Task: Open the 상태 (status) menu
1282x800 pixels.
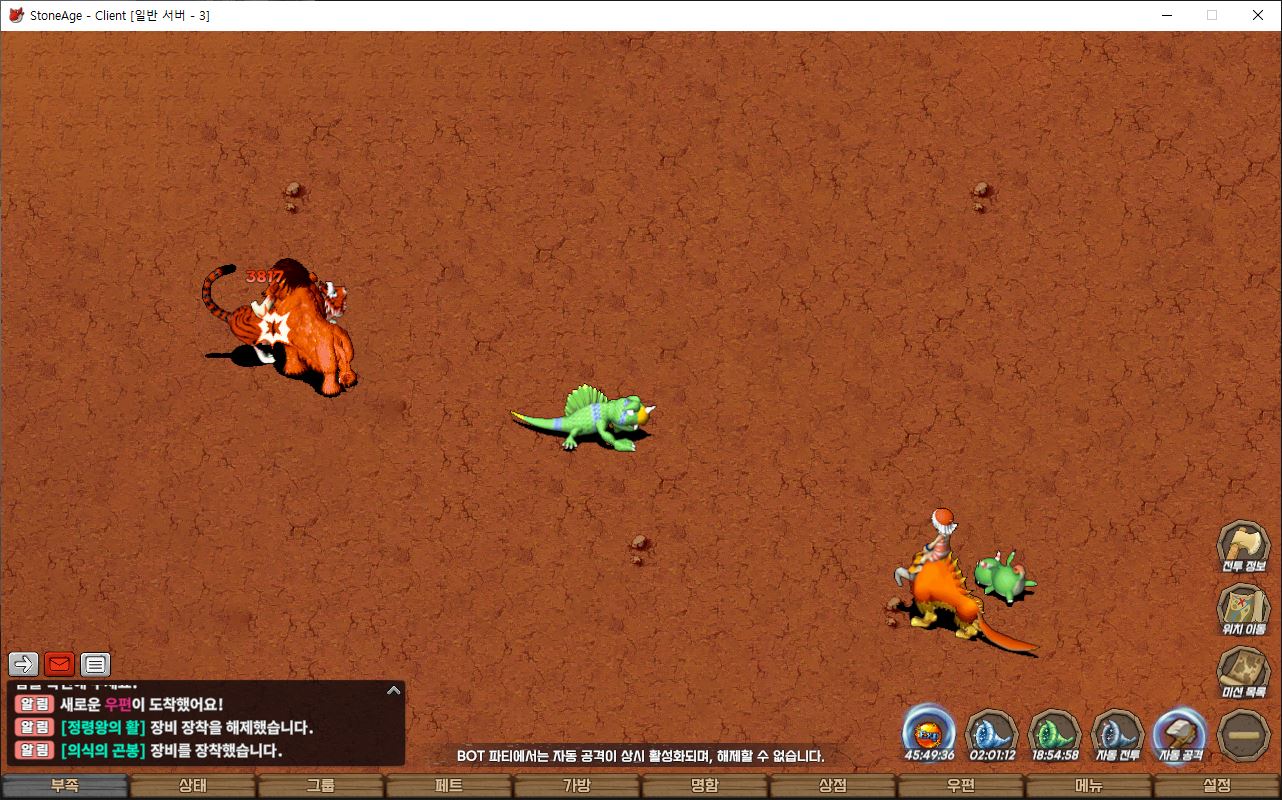Action: tap(193, 786)
